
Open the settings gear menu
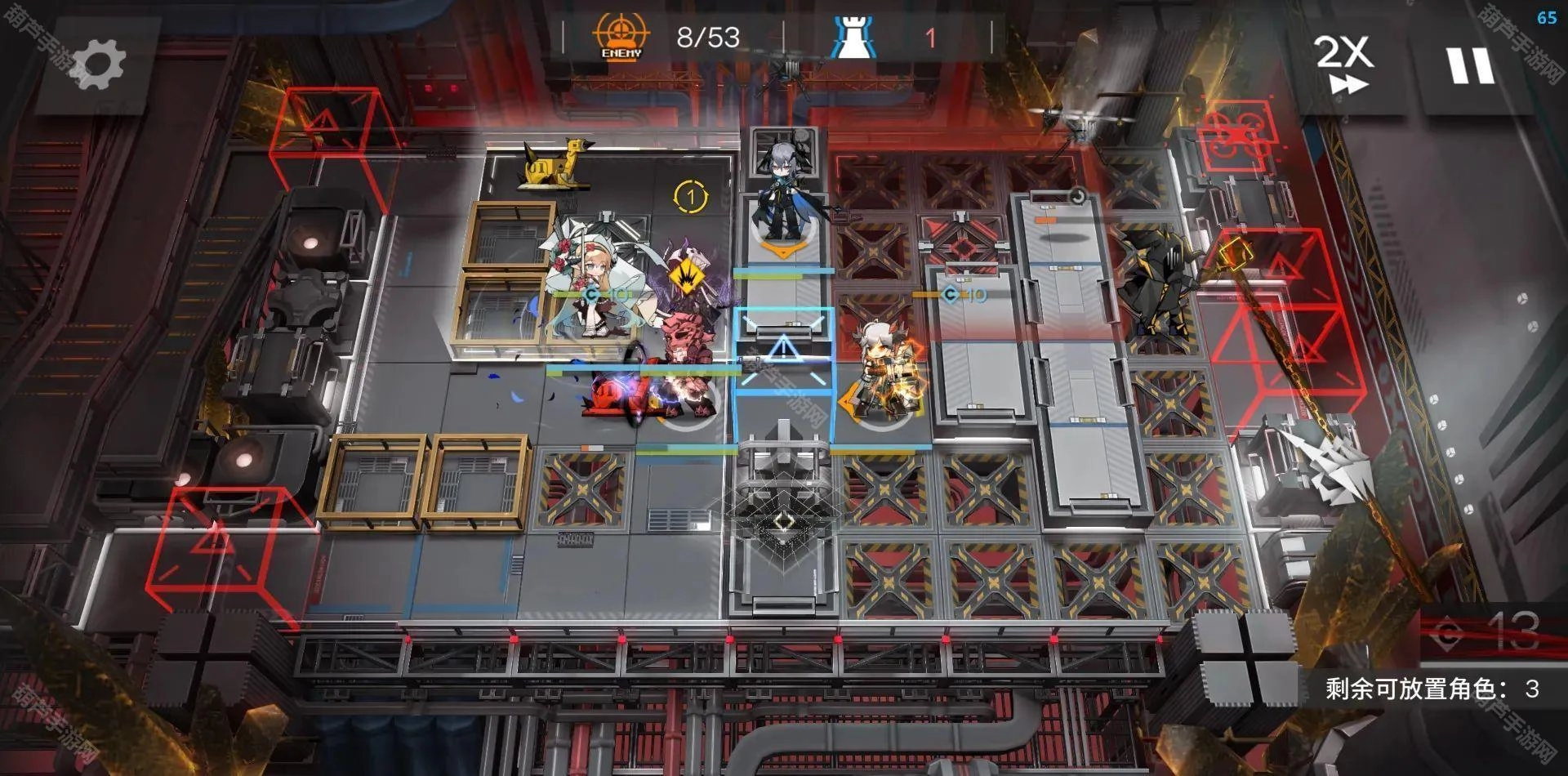(98, 65)
